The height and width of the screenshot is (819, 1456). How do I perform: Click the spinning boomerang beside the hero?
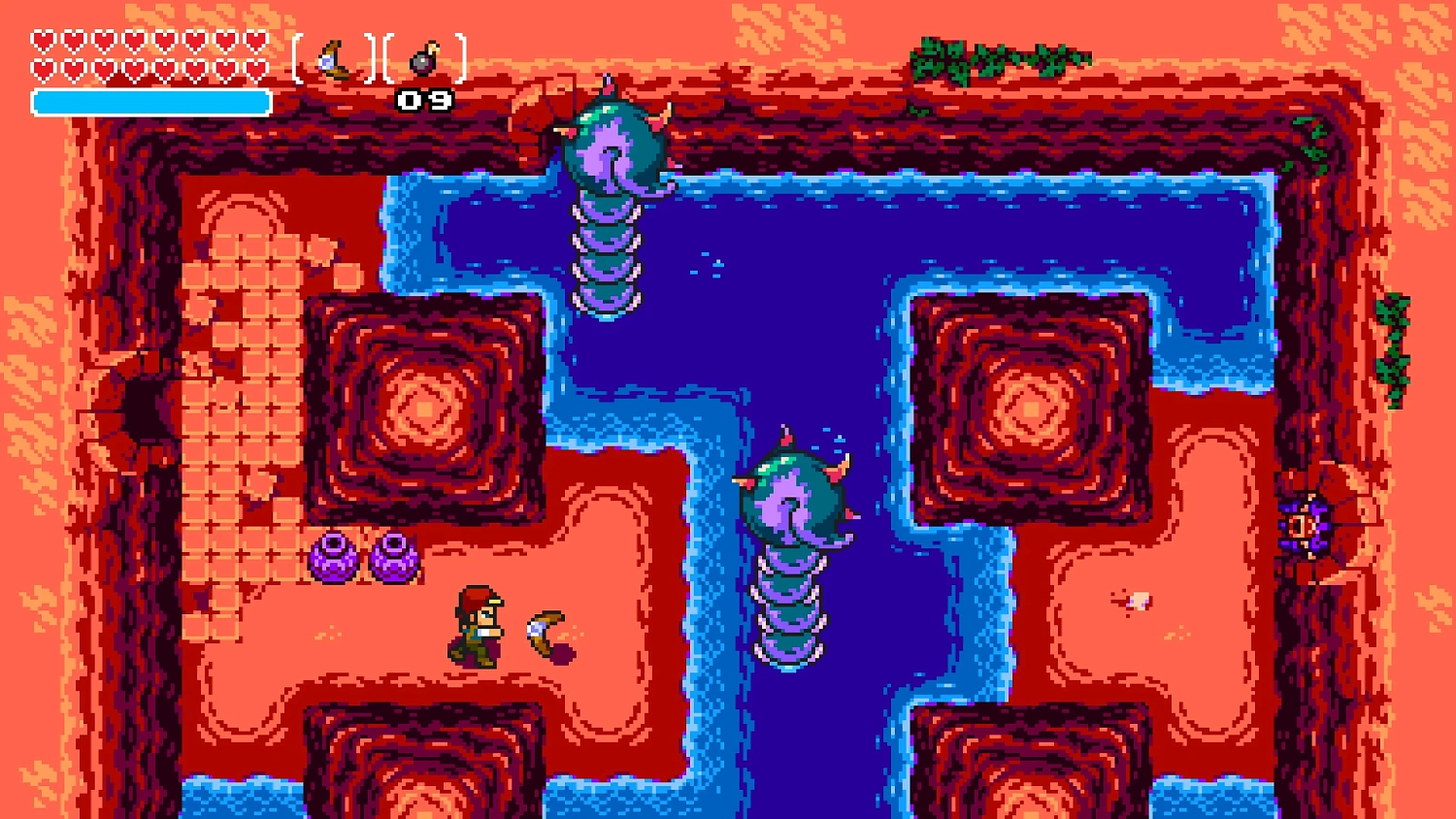pyautogui.click(x=544, y=631)
